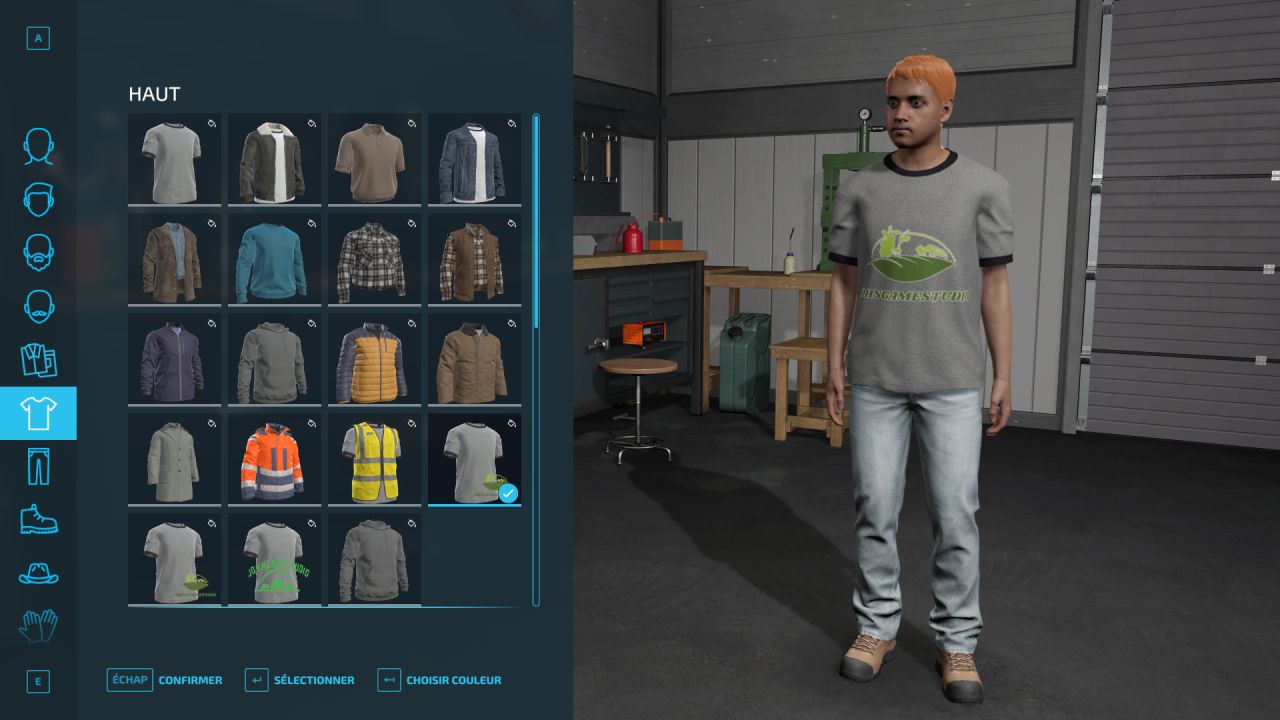This screenshot has width=1280, height=720.
Task: Open CHOISIR COULEUR to pick a color
Action: [x=452, y=679]
